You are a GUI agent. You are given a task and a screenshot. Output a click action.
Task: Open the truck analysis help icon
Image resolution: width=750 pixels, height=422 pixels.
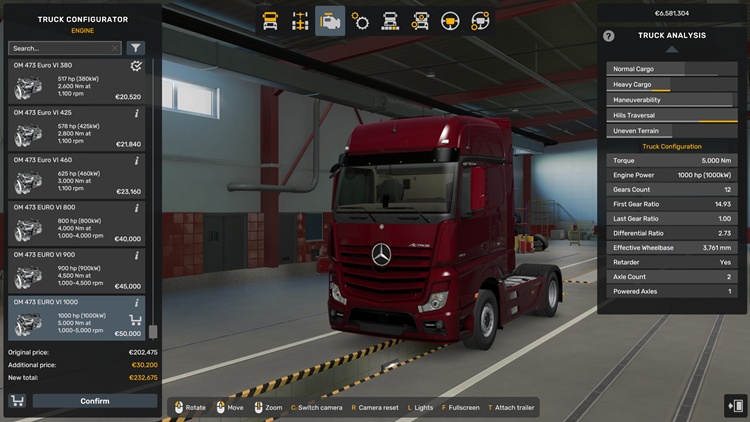609,36
